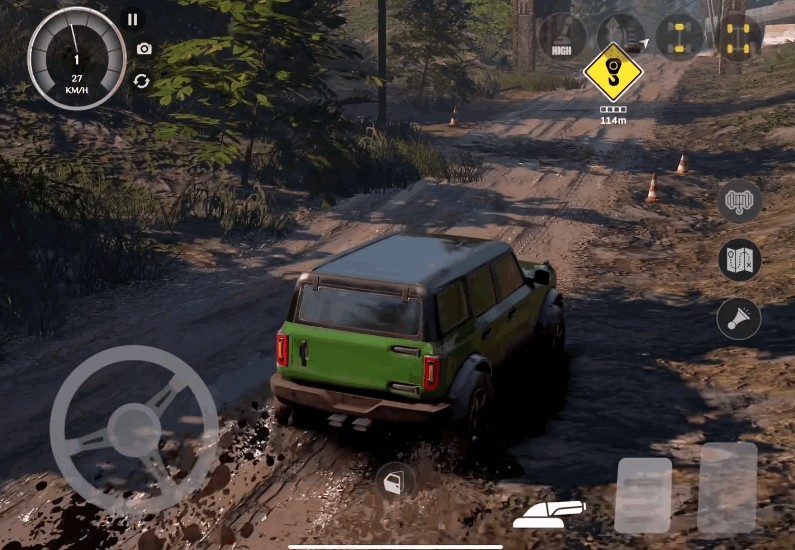Toggle the two-lane road driving-assist icon
The height and width of the screenshot is (550, 795).
coord(621,36)
